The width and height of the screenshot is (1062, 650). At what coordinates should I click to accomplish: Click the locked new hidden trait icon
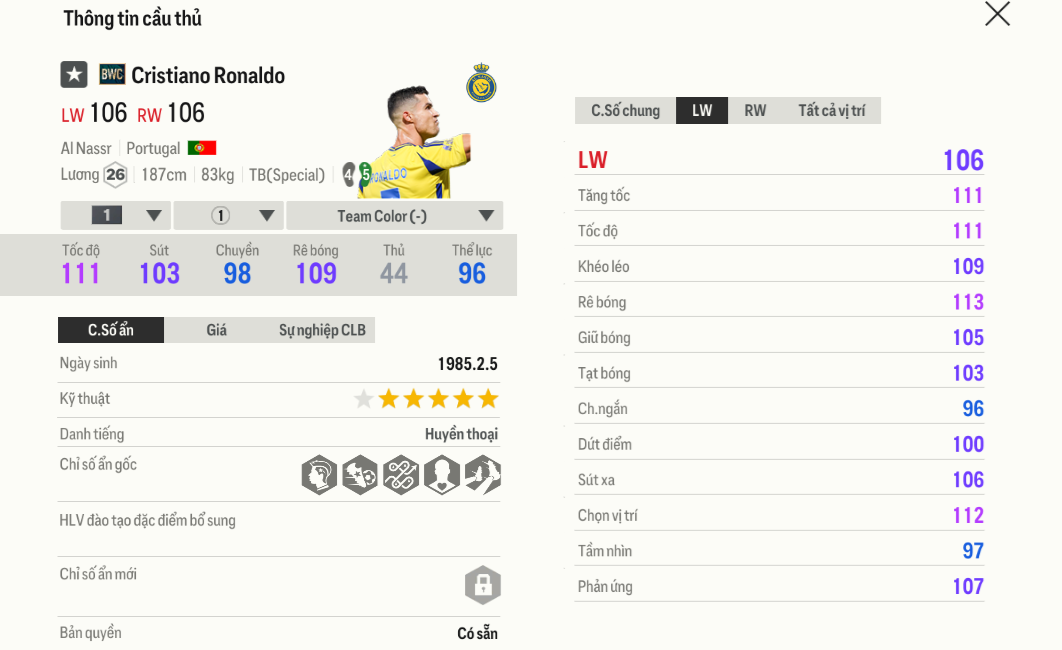[x=482, y=585]
